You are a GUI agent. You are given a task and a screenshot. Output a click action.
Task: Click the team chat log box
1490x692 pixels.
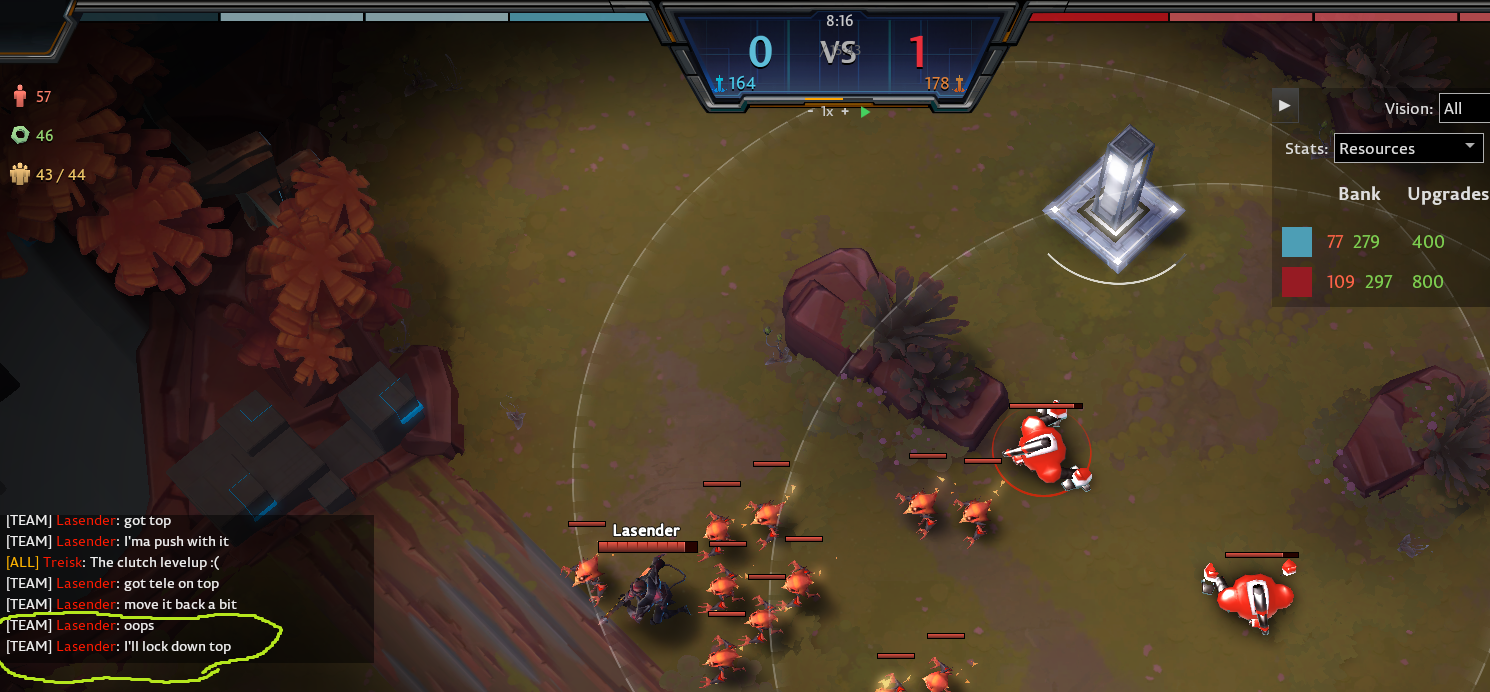[188, 588]
